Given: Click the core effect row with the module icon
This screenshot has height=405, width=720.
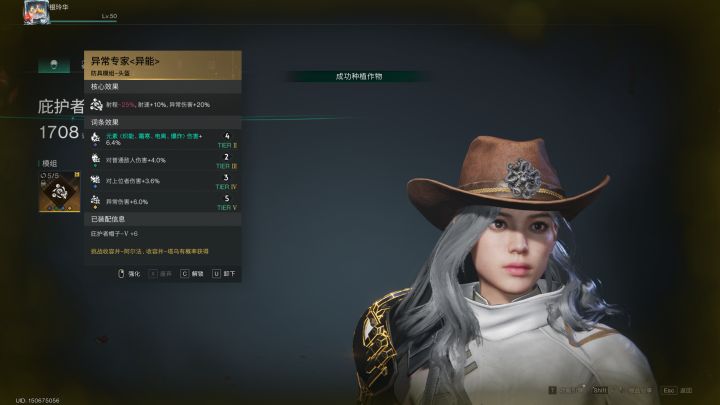Looking at the screenshot, I should pos(164,104).
